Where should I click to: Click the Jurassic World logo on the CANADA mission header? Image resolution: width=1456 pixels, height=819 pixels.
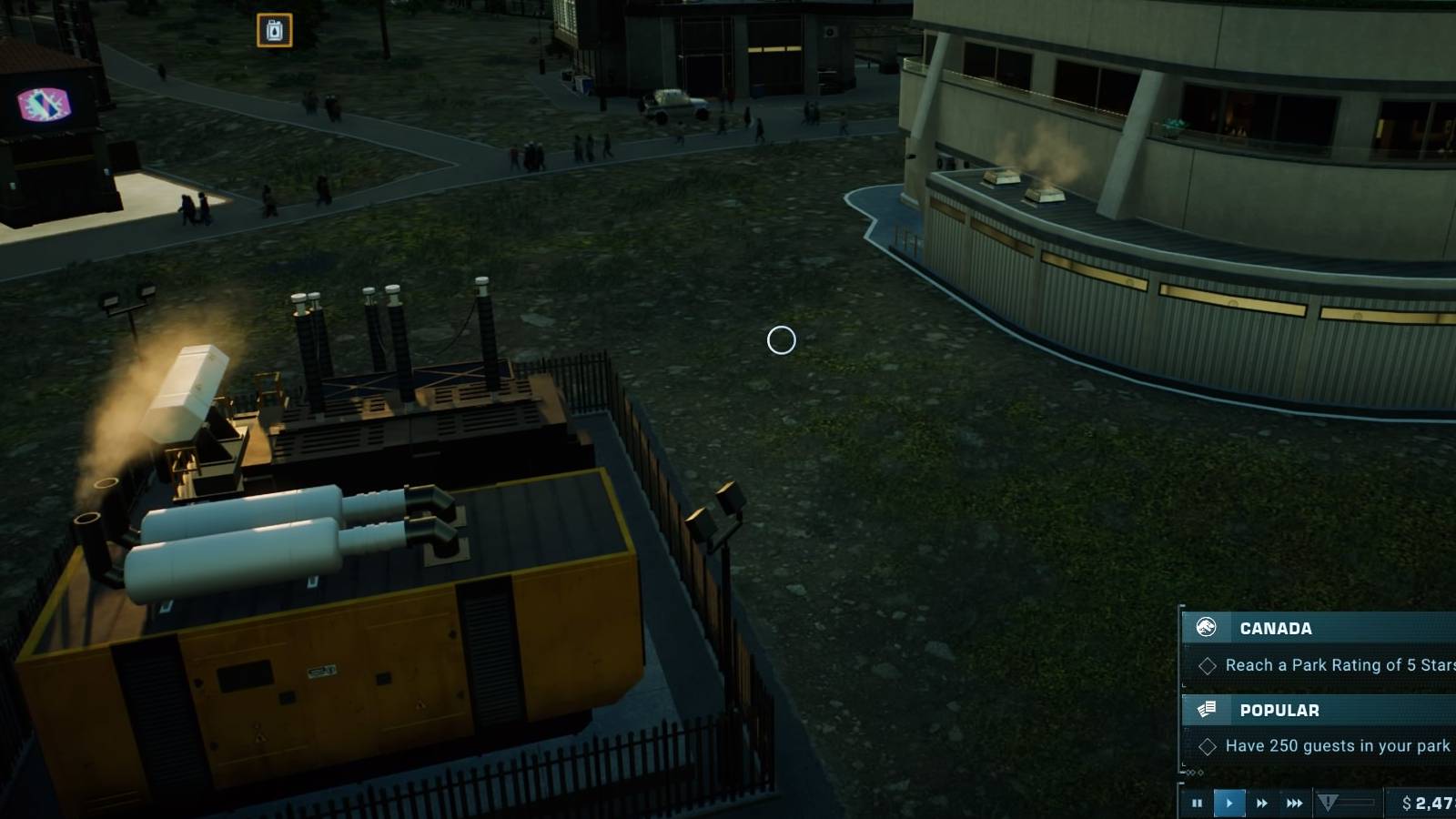1207,627
